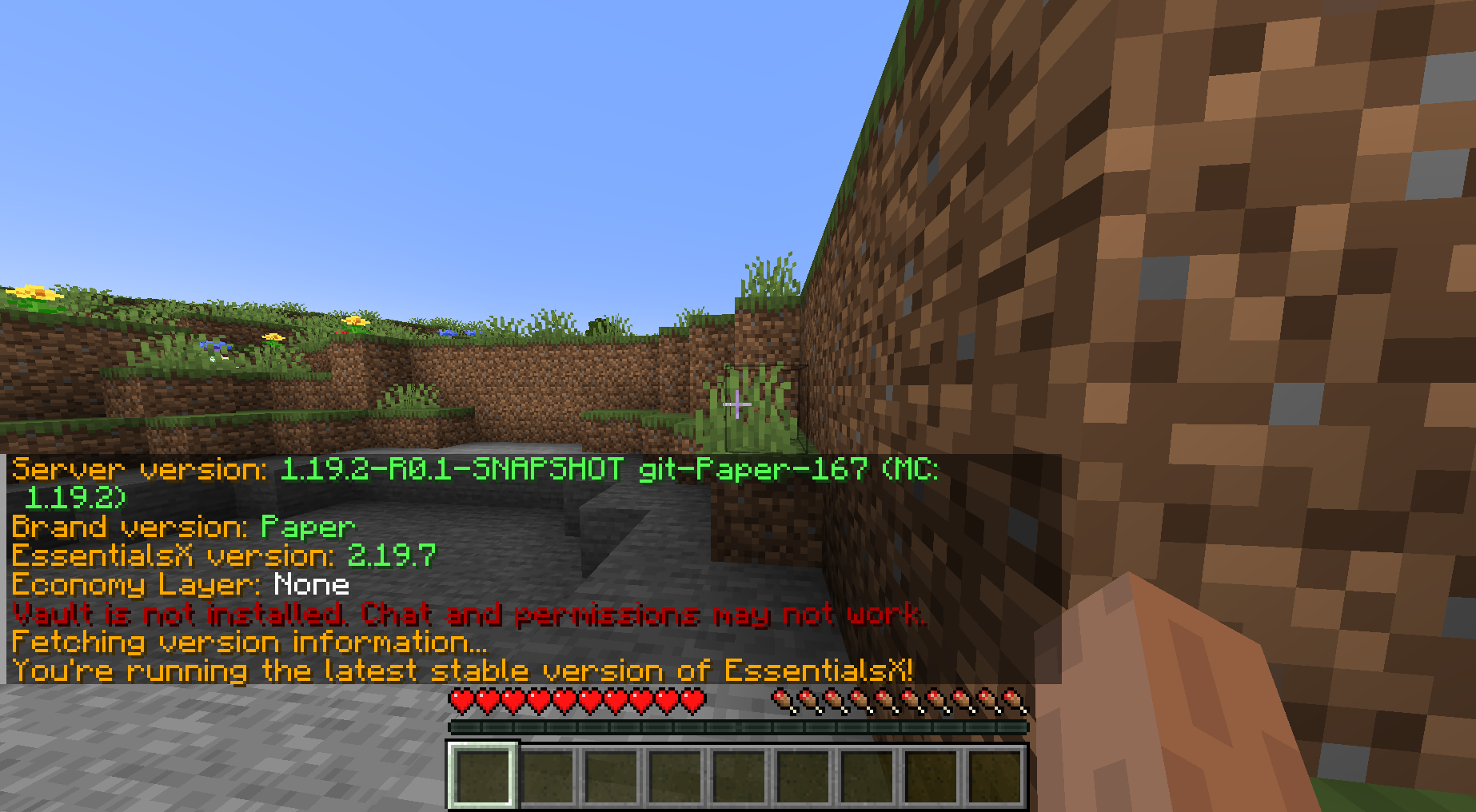Click the crosshair at screen center
1476x812 pixels.
(x=736, y=406)
